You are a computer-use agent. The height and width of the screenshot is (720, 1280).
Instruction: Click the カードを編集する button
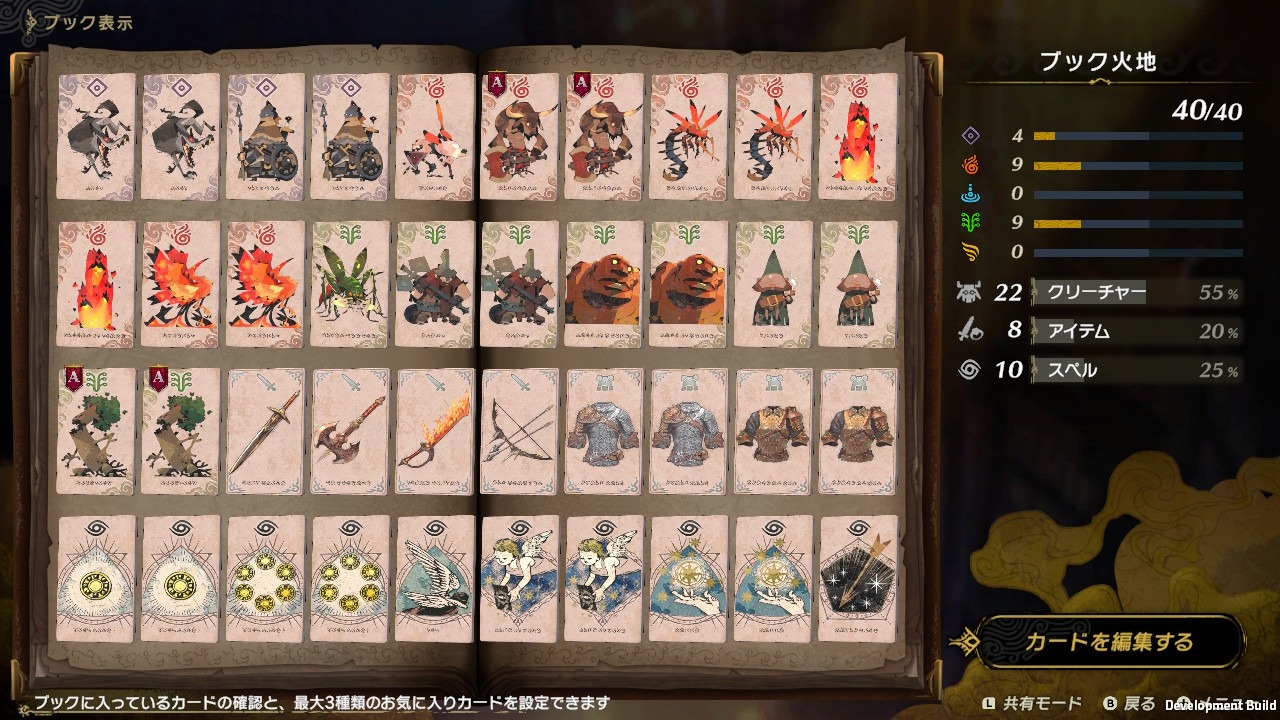click(1108, 641)
